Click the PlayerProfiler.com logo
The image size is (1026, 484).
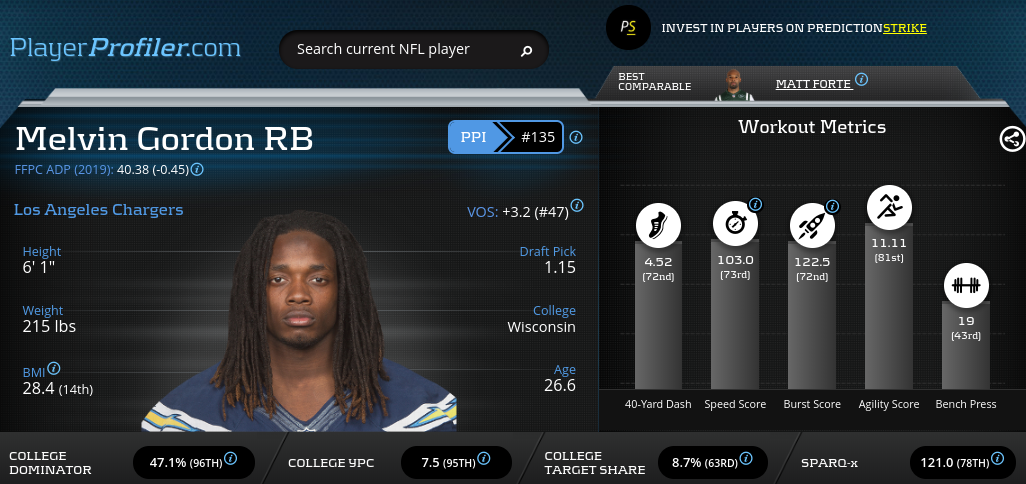[x=125, y=47]
